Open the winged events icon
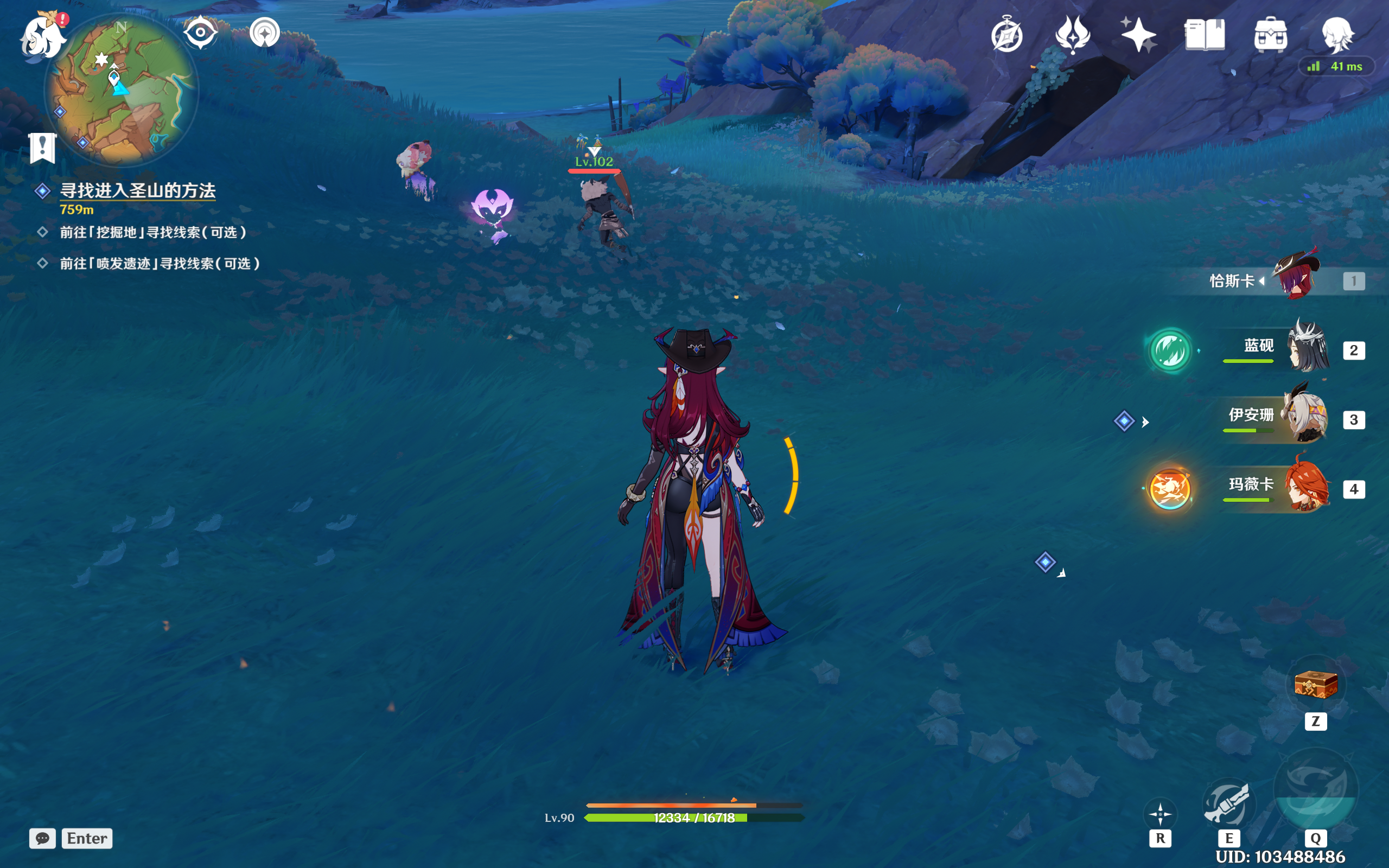This screenshot has width=1389, height=868. 1072,35
